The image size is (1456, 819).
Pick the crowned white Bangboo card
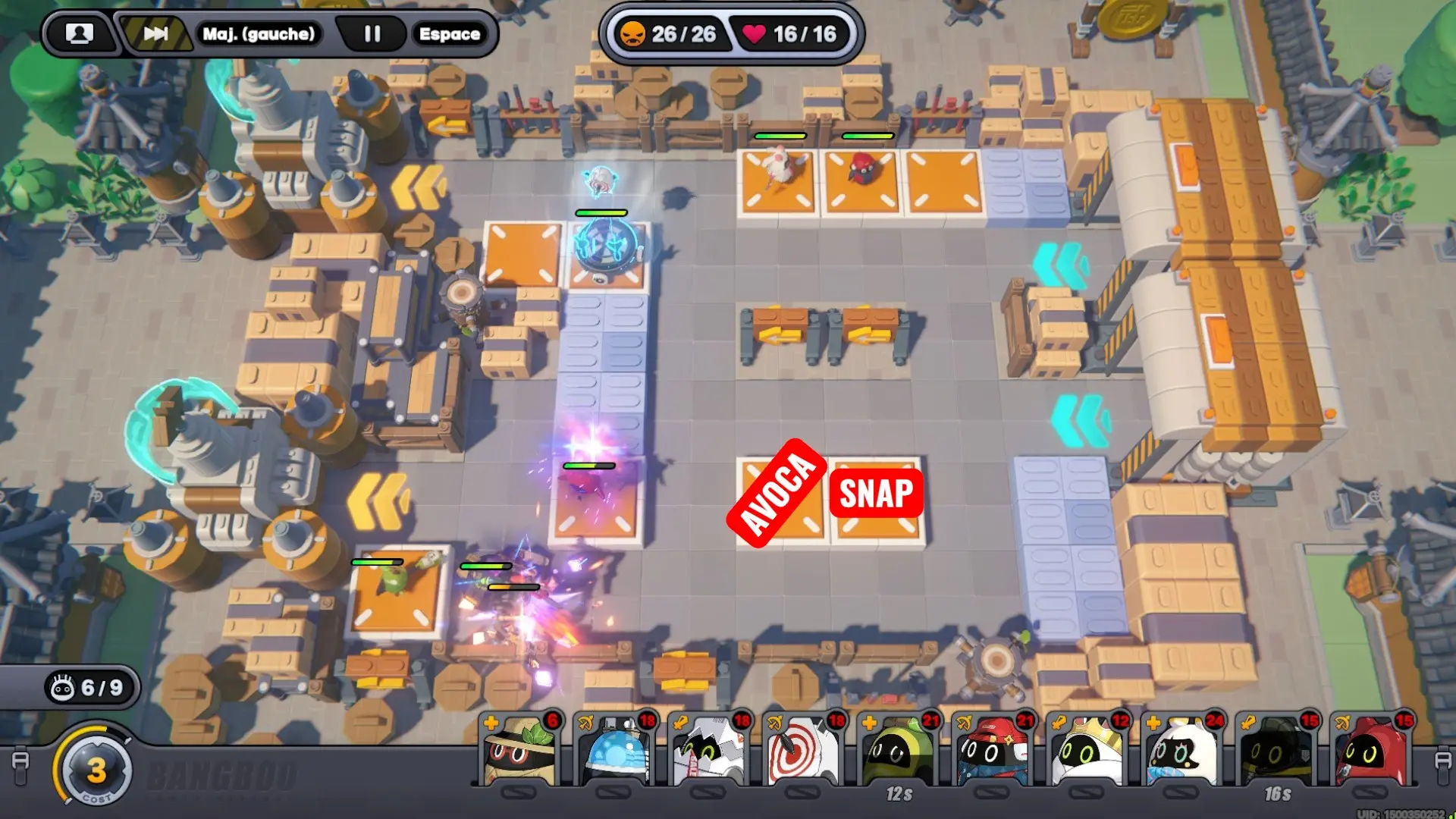pos(1087,751)
